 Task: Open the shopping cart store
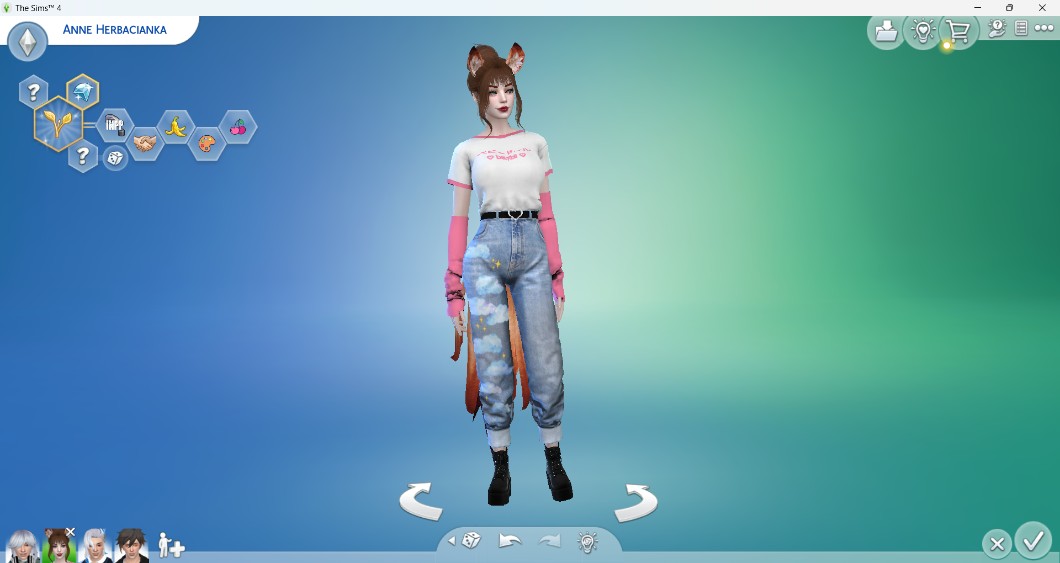coord(958,32)
